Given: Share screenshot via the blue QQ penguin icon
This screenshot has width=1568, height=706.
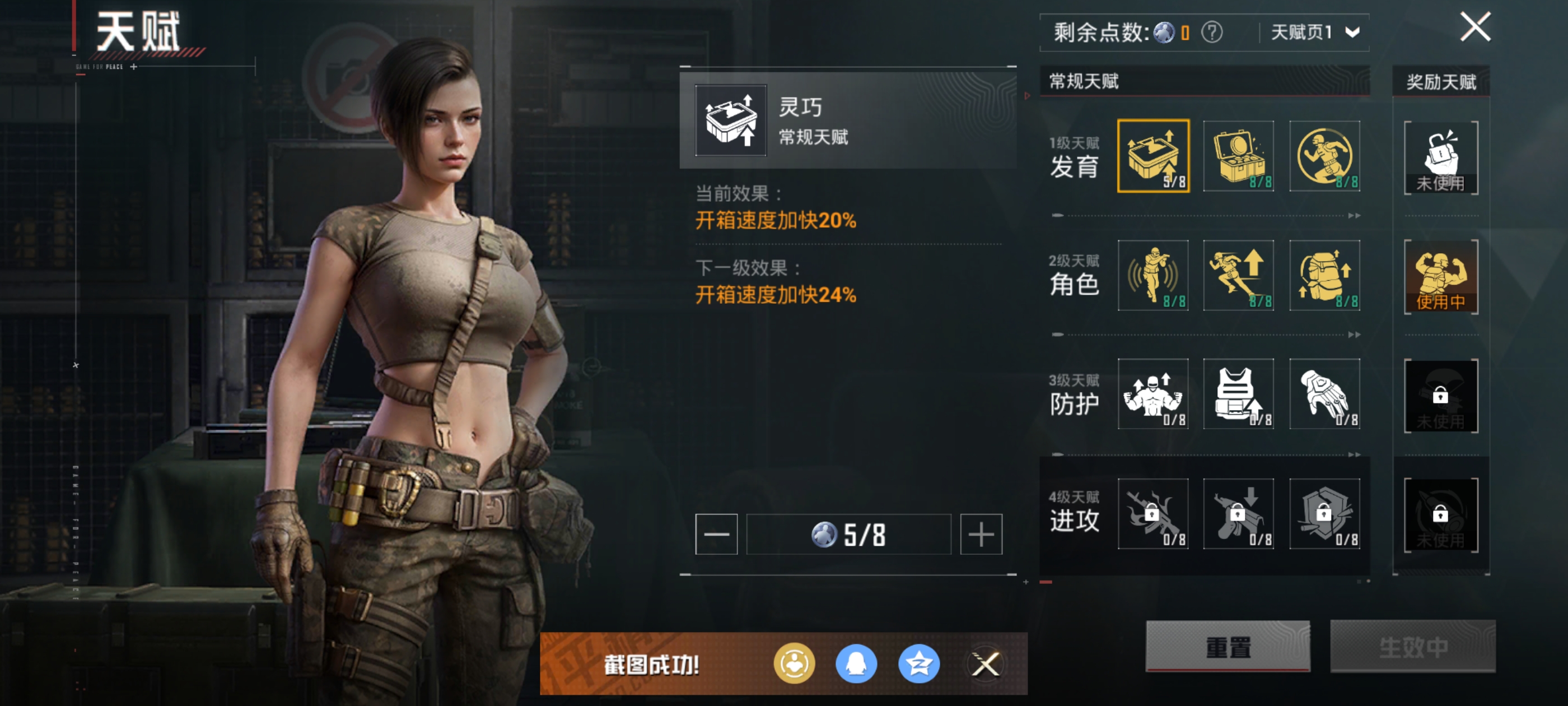Looking at the screenshot, I should coord(856,664).
